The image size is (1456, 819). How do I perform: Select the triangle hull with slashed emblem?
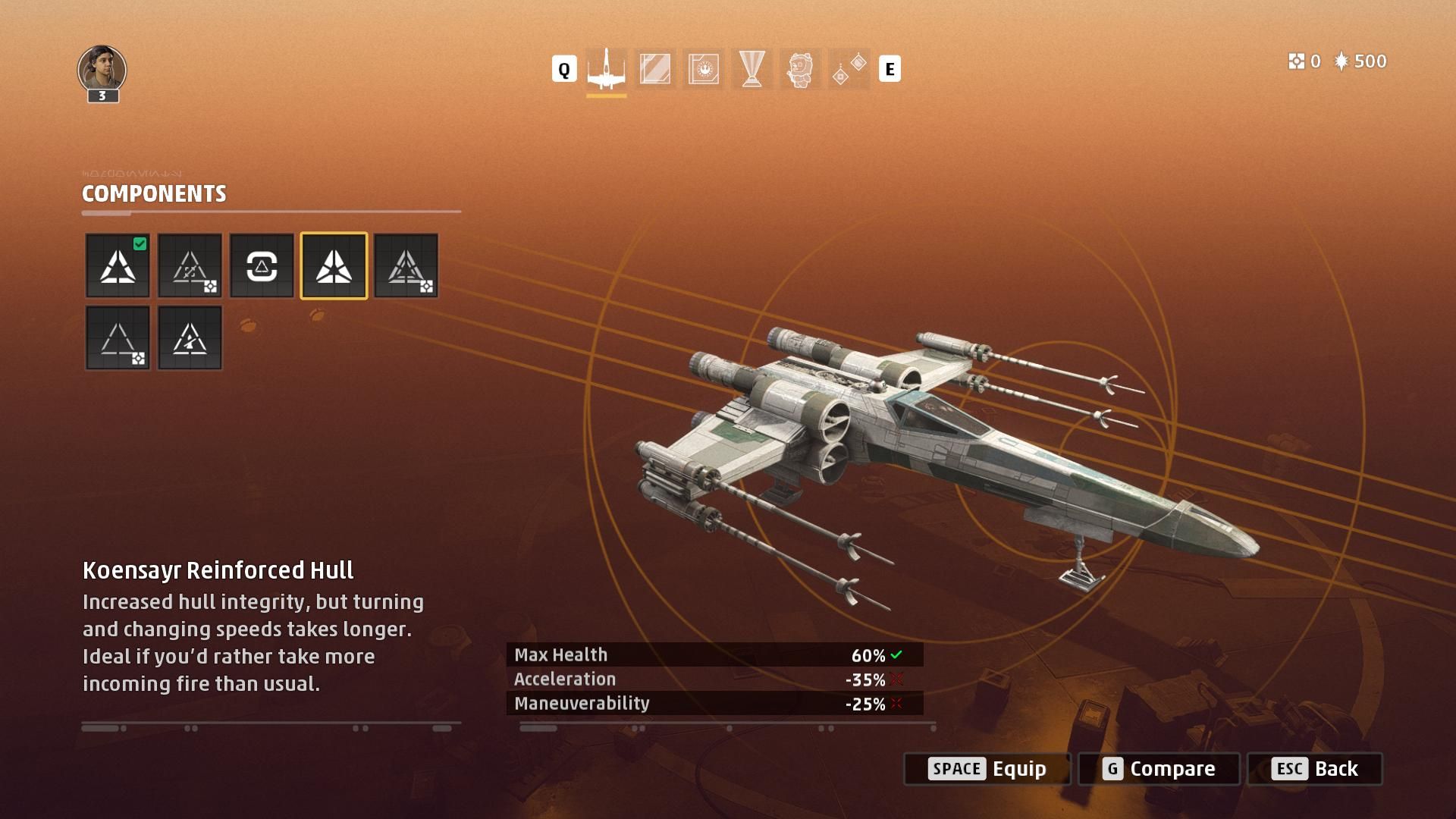click(x=190, y=338)
